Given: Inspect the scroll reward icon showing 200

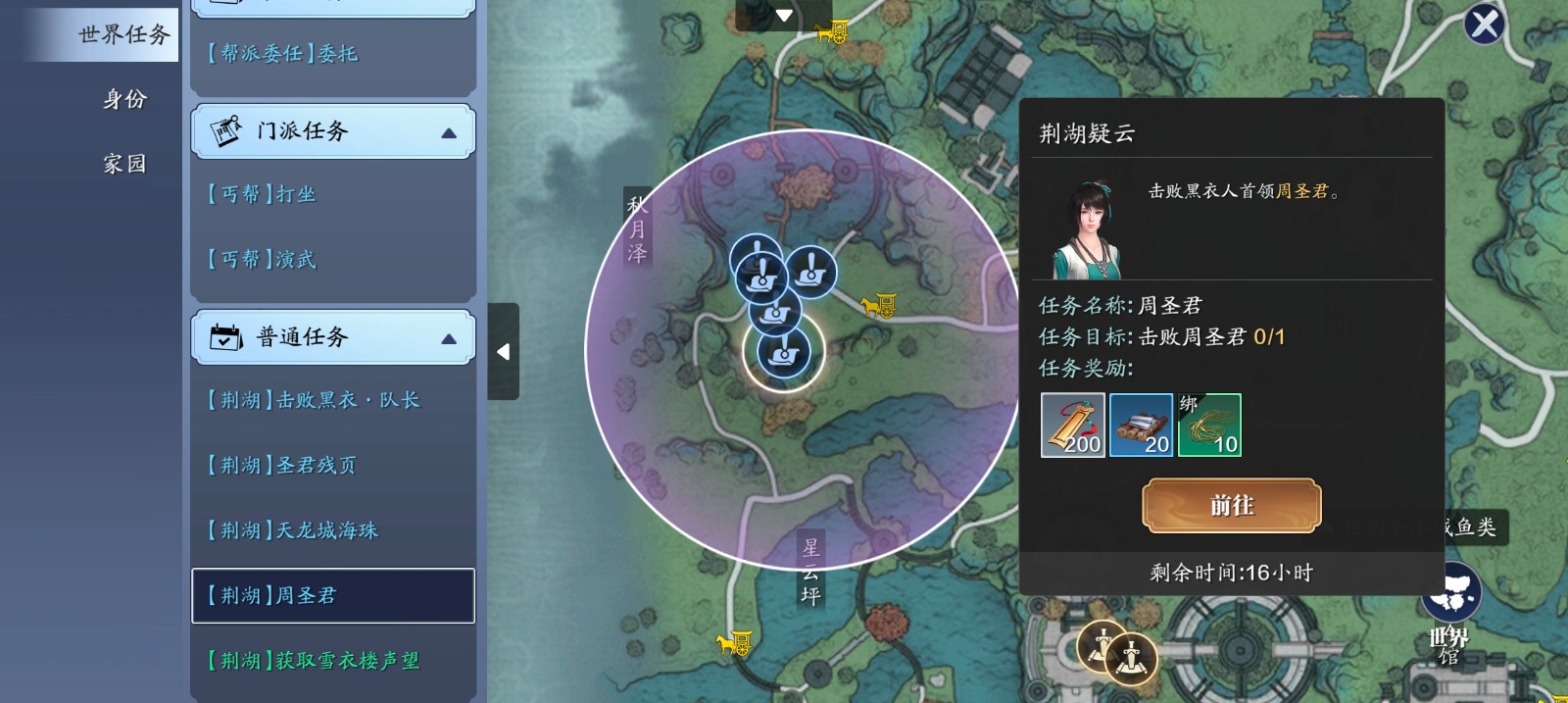Looking at the screenshot, I should [1073, 426].
